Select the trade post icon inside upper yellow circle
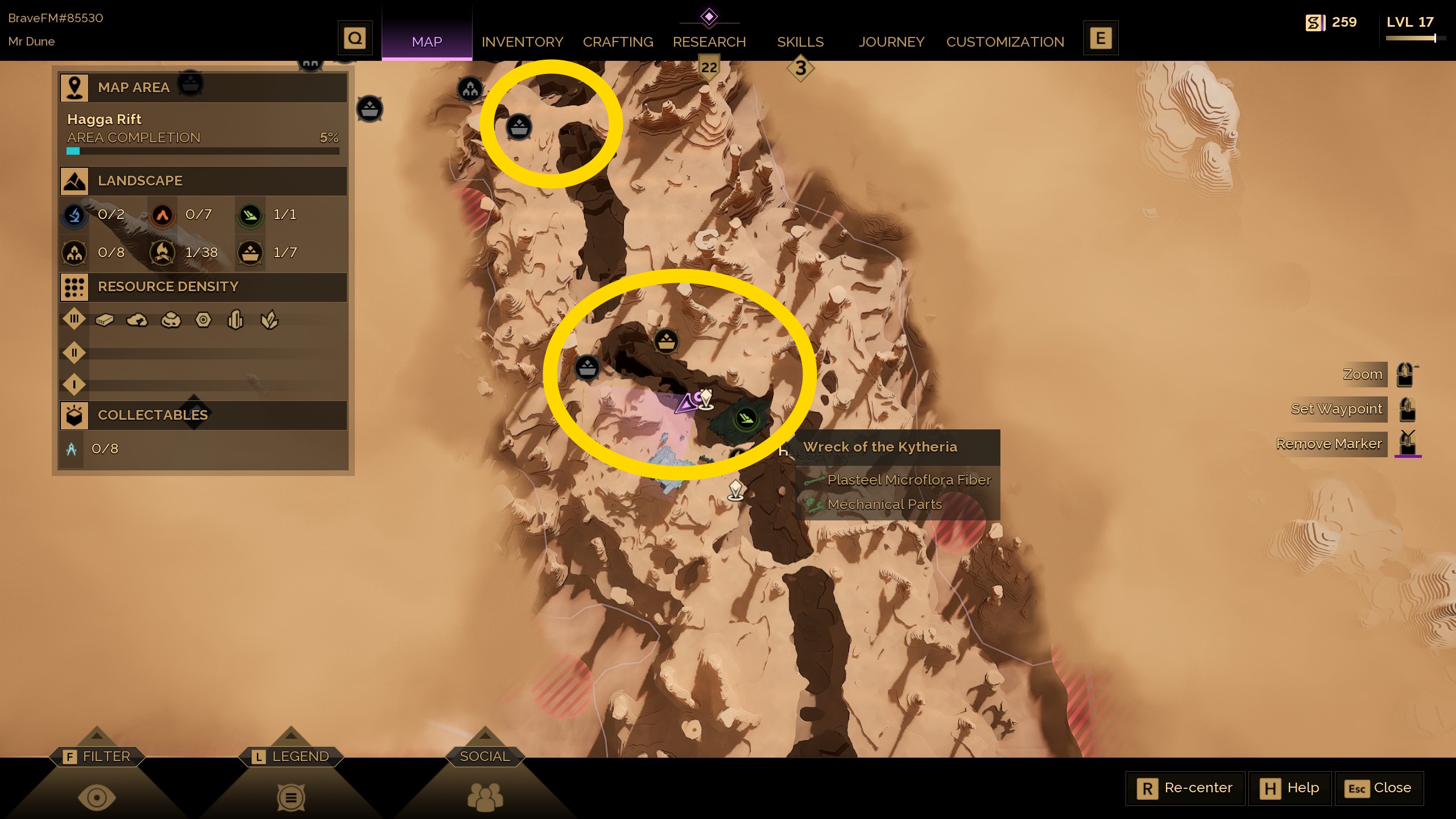Image resolution: width=1456 pixels, height=819 pixels. point(519,126)
